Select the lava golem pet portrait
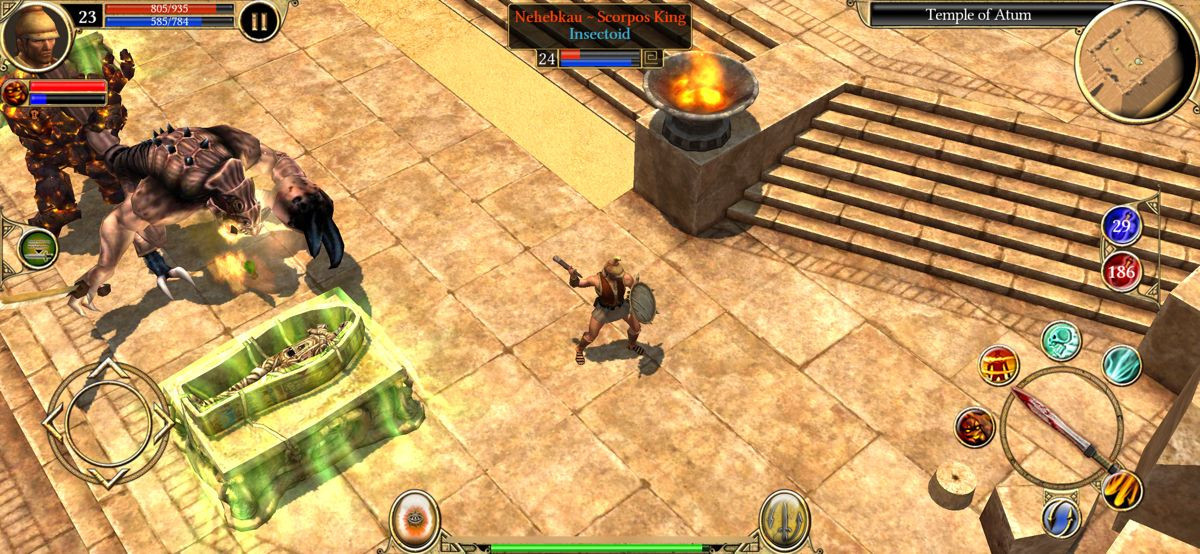 [x=15, y=93]
